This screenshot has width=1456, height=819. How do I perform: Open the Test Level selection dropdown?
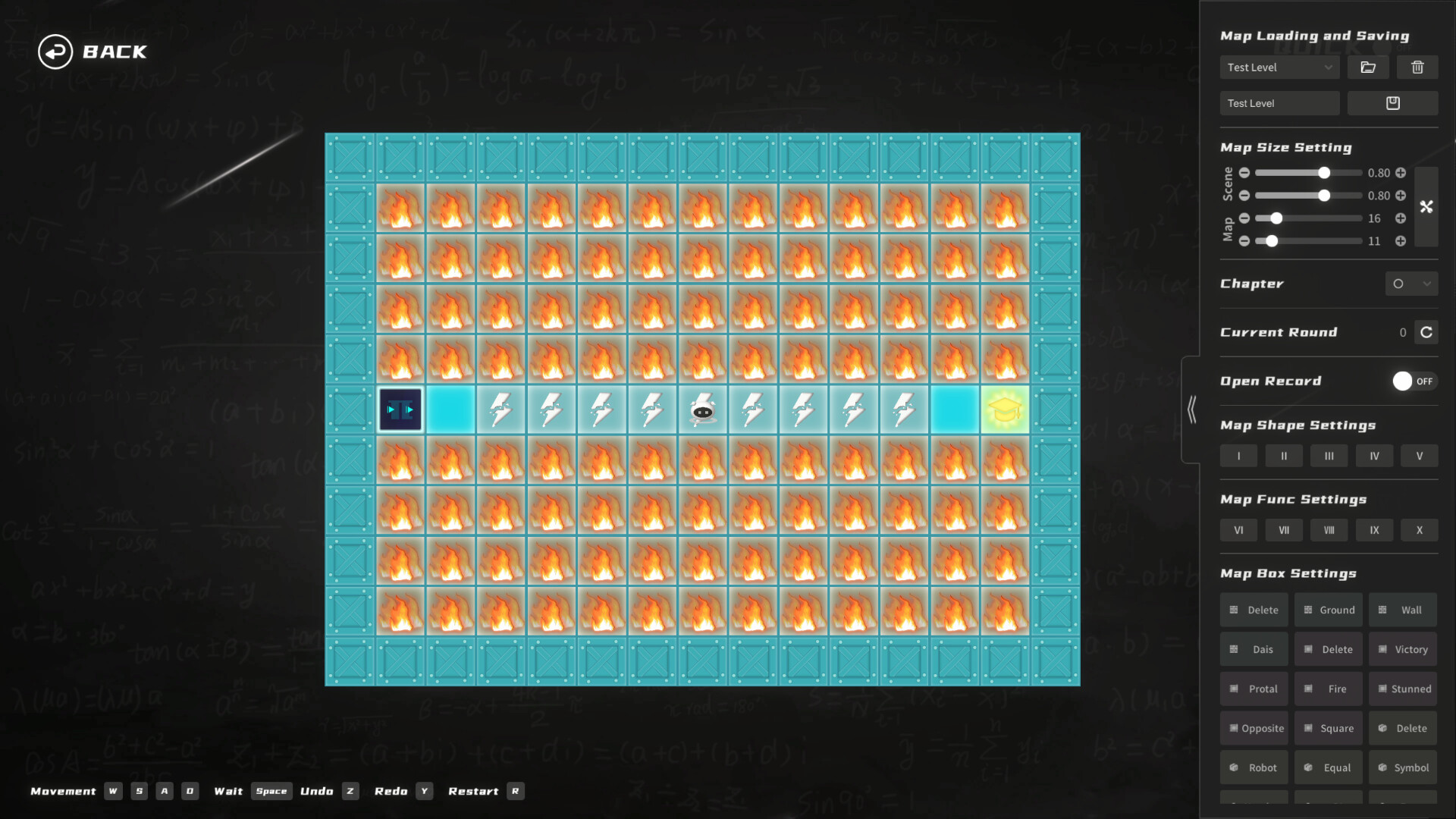1279,67
